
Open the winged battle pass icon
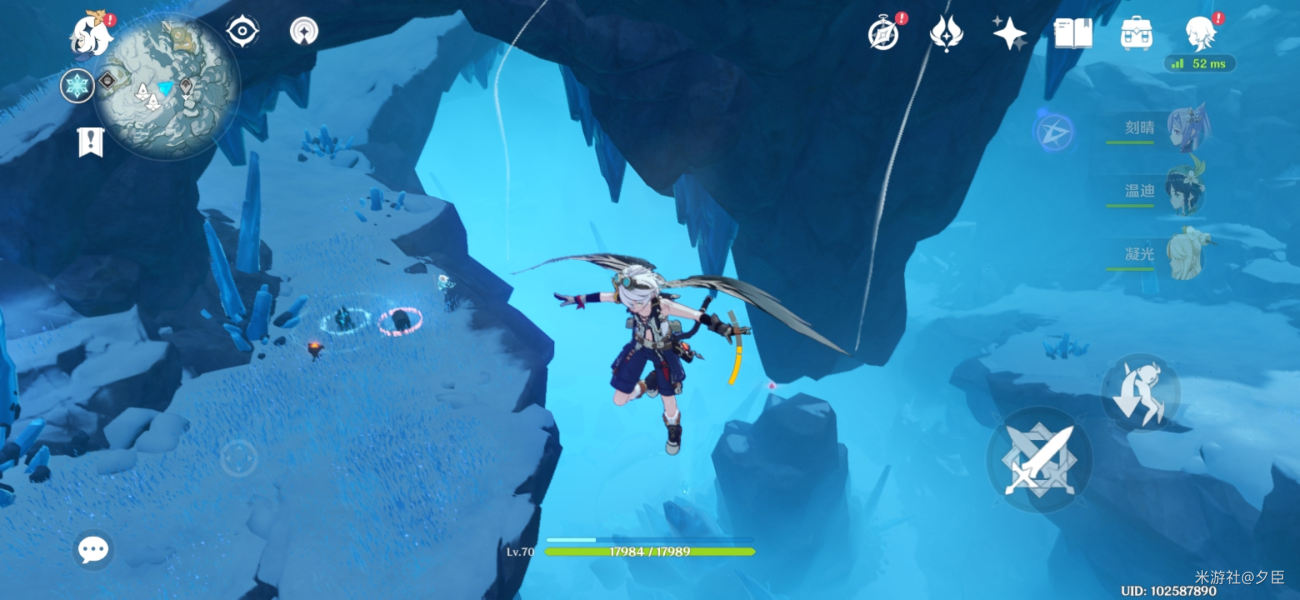point(945,34)
